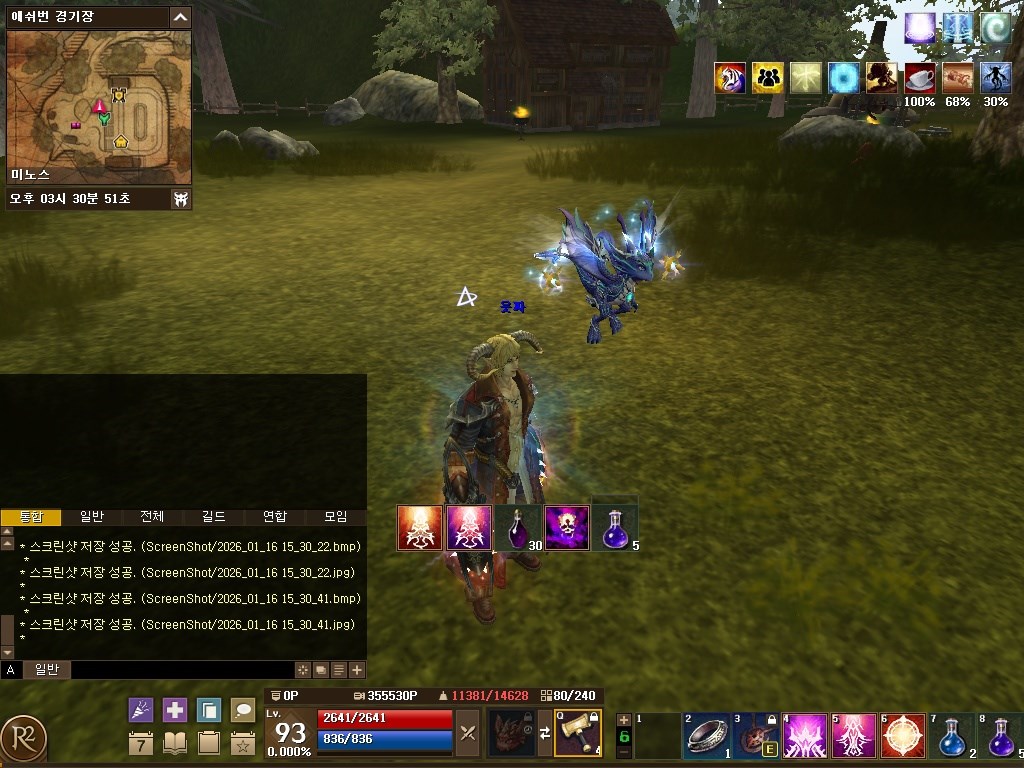Click the purple skull skill above the character

(566, 528)
